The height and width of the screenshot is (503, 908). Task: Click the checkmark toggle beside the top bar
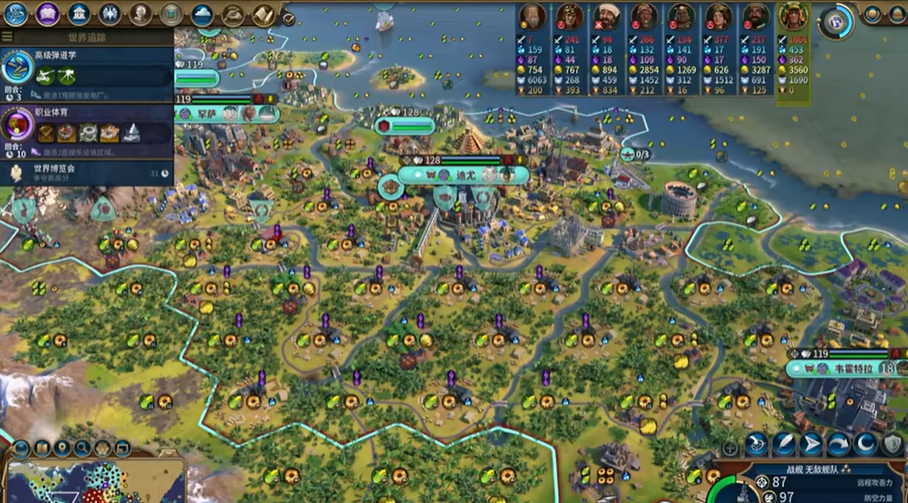coord(288,17)
